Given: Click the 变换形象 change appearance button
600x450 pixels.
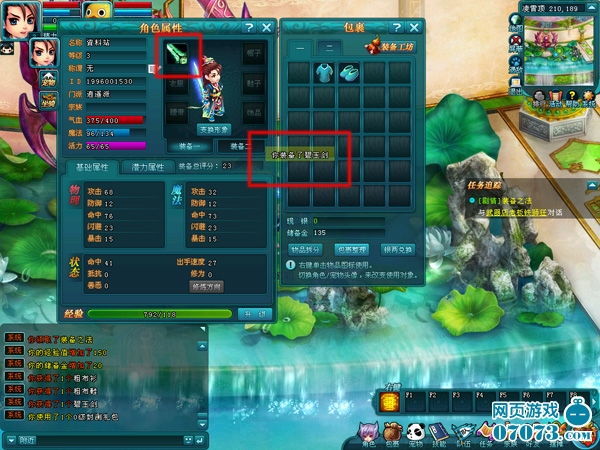Looking at the screenshot, I should 214,129.
